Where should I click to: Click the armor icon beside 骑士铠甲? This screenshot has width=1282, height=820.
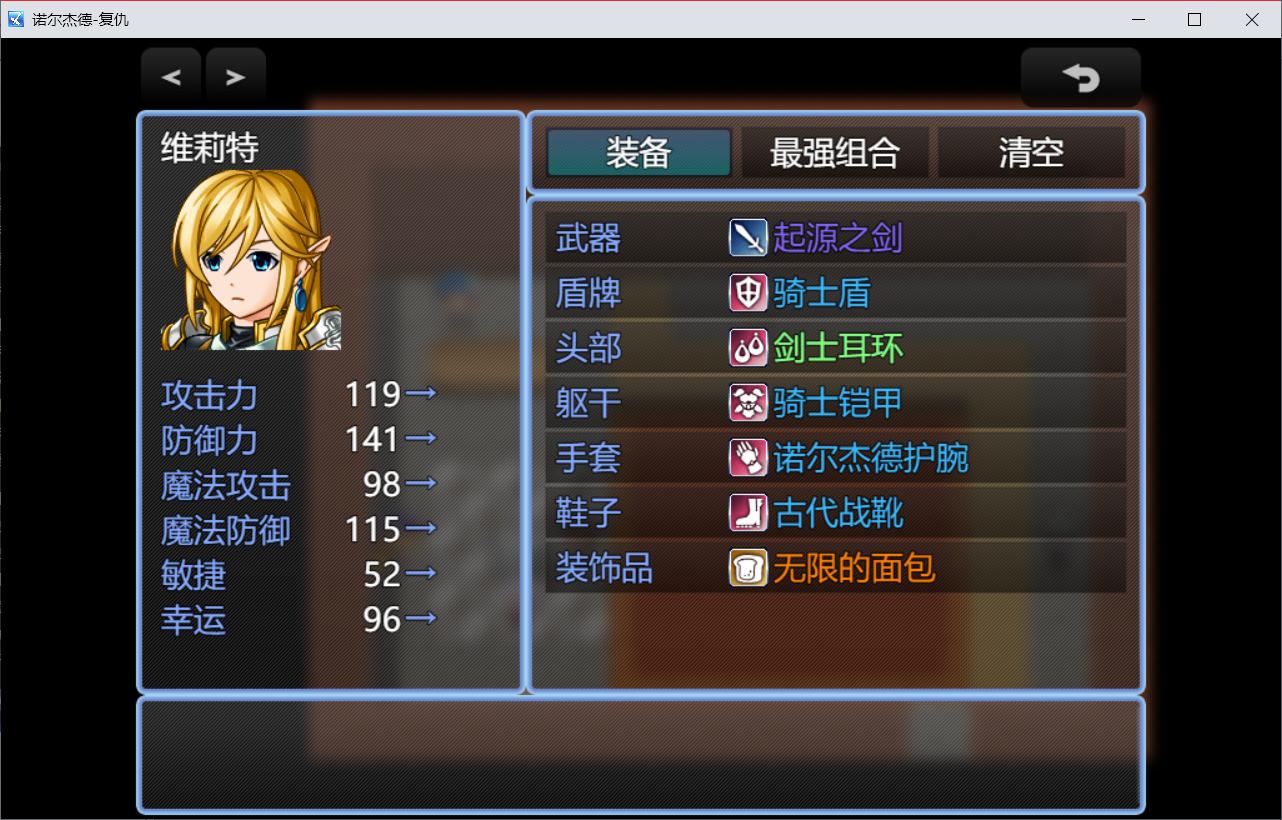[x=748, y=403]
